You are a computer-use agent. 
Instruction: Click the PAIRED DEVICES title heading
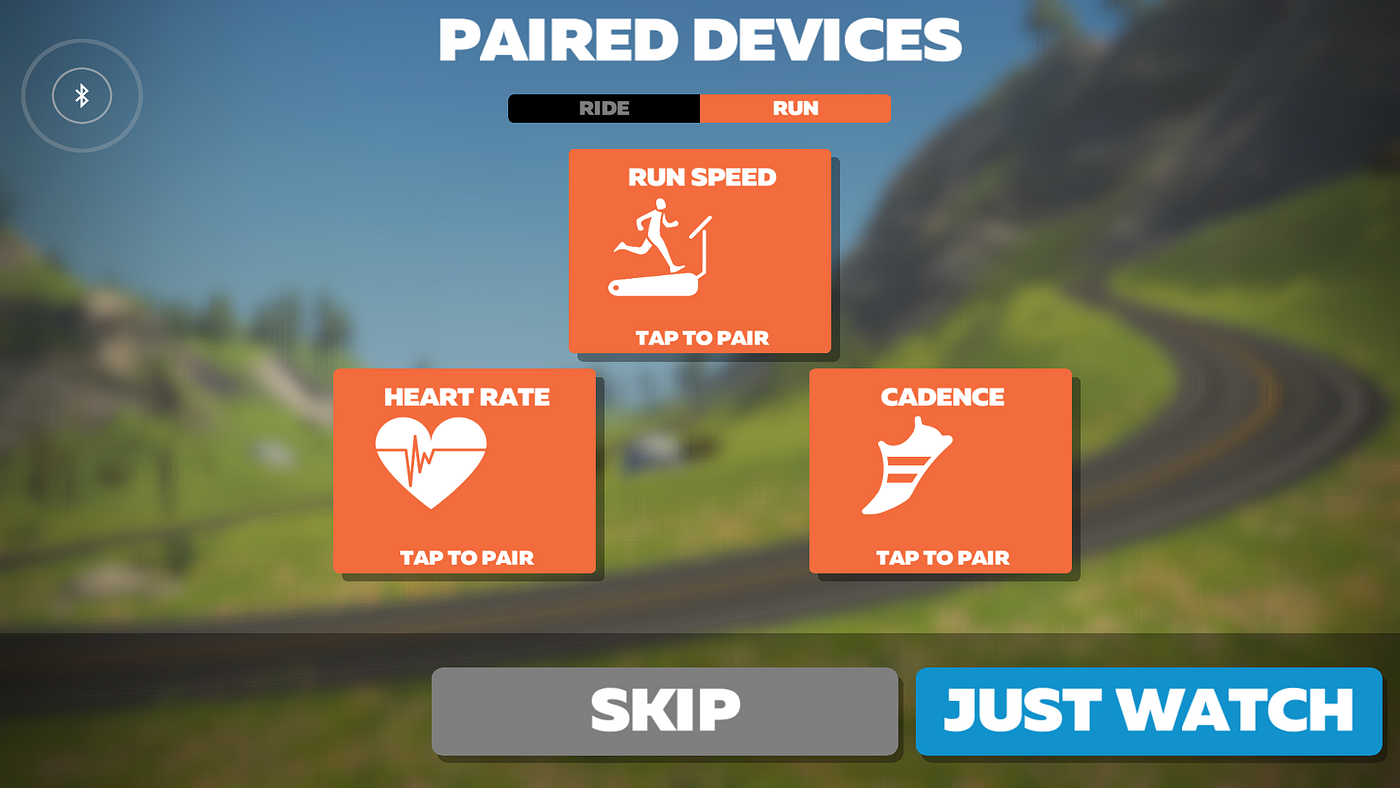pyautogui.click(x=700, y=40)
